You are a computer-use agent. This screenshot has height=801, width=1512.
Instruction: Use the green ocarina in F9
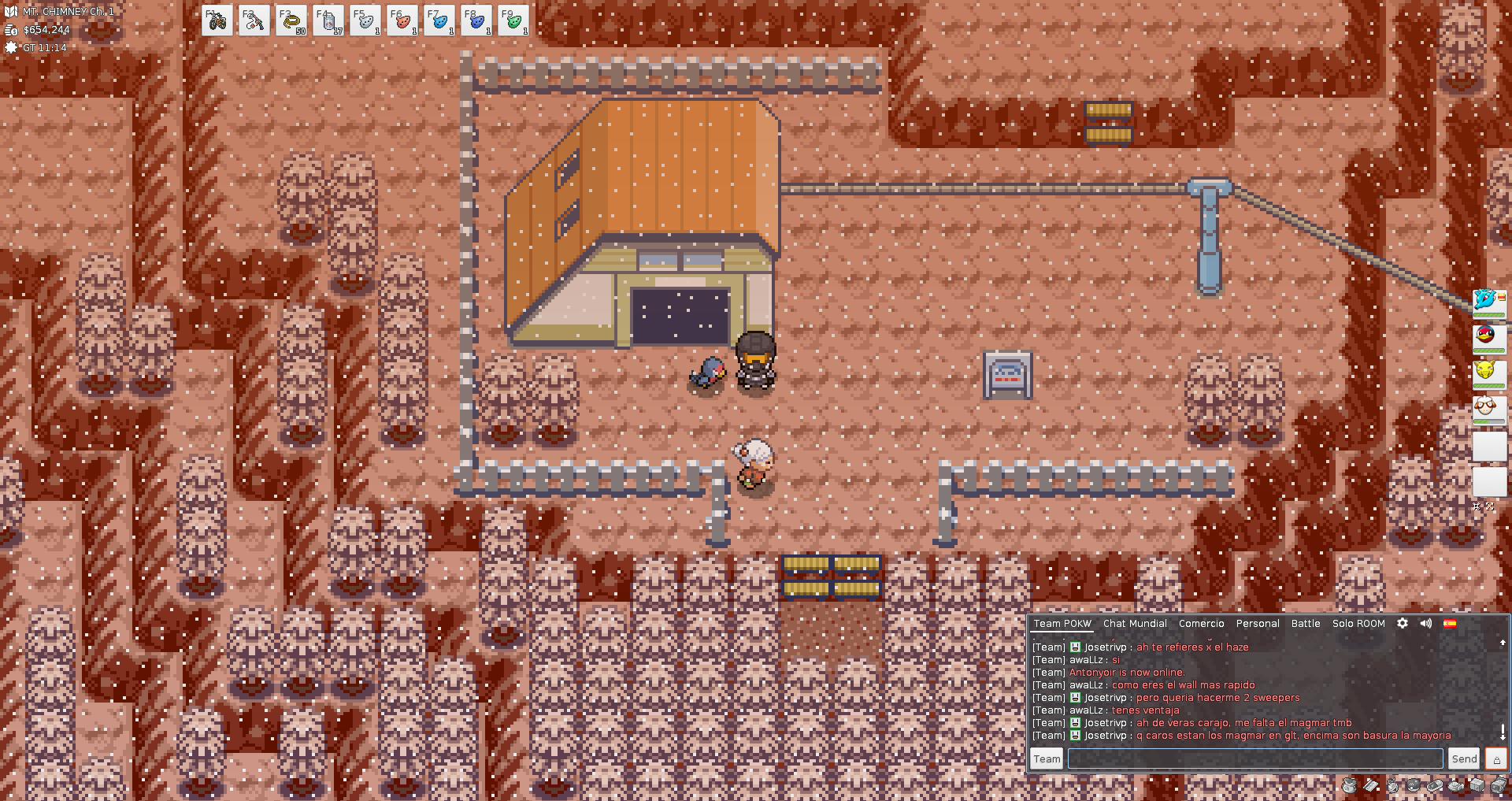(x=513, y=21)
